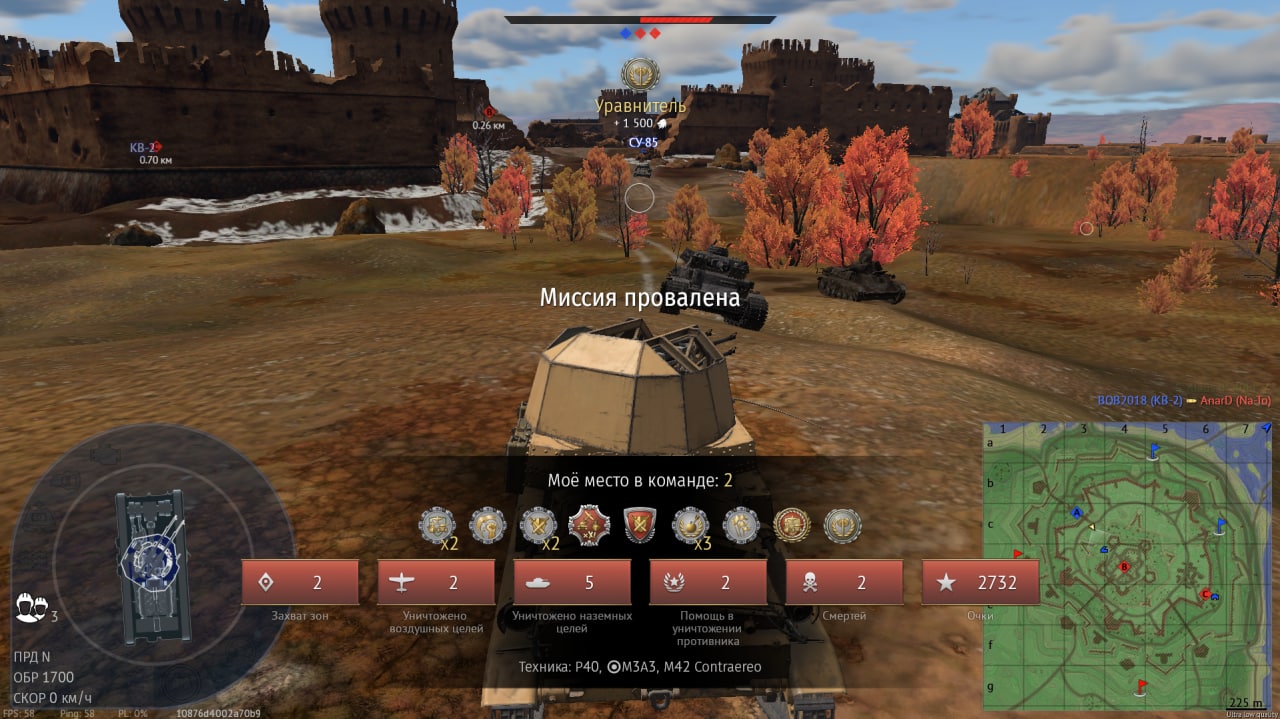Image resolution: width=1280 pixels, height=719 pixels.
Task: Click the axe-and-laurel silver medal
Action: (x=843, y=525)
